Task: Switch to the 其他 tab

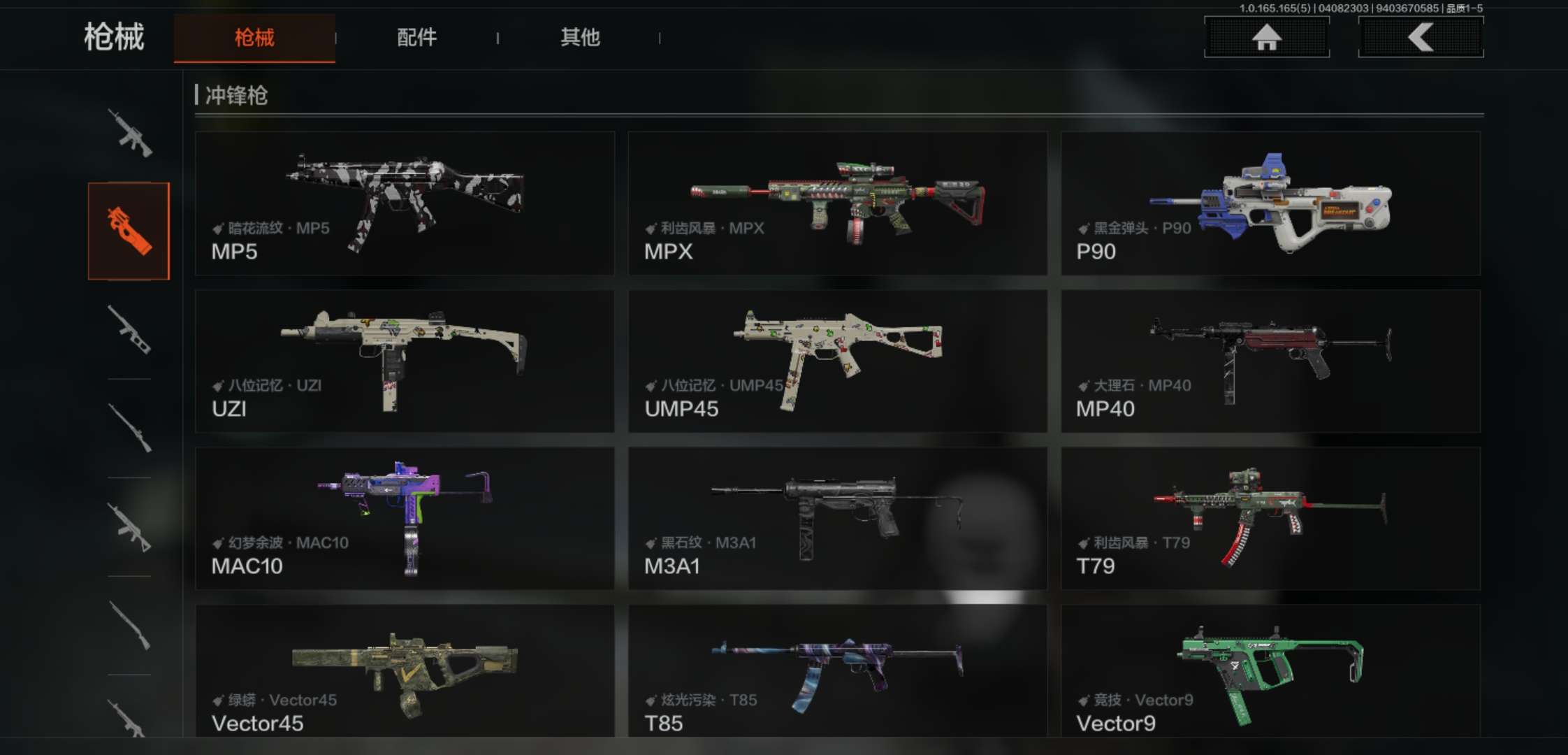Action: (580, 38)
